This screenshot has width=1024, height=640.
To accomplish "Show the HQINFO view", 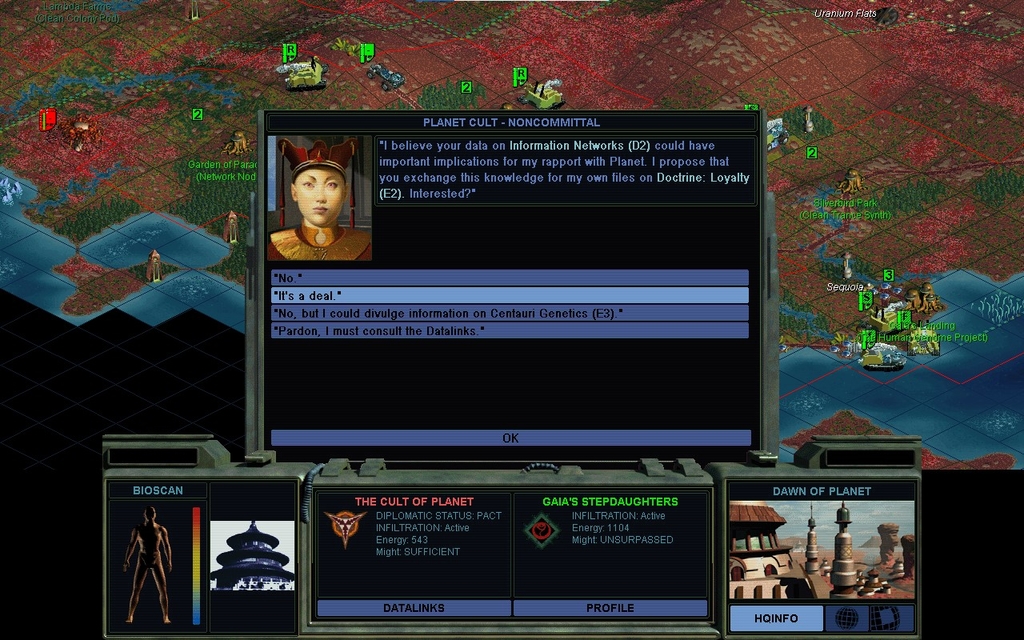I will tap(776, 619).
